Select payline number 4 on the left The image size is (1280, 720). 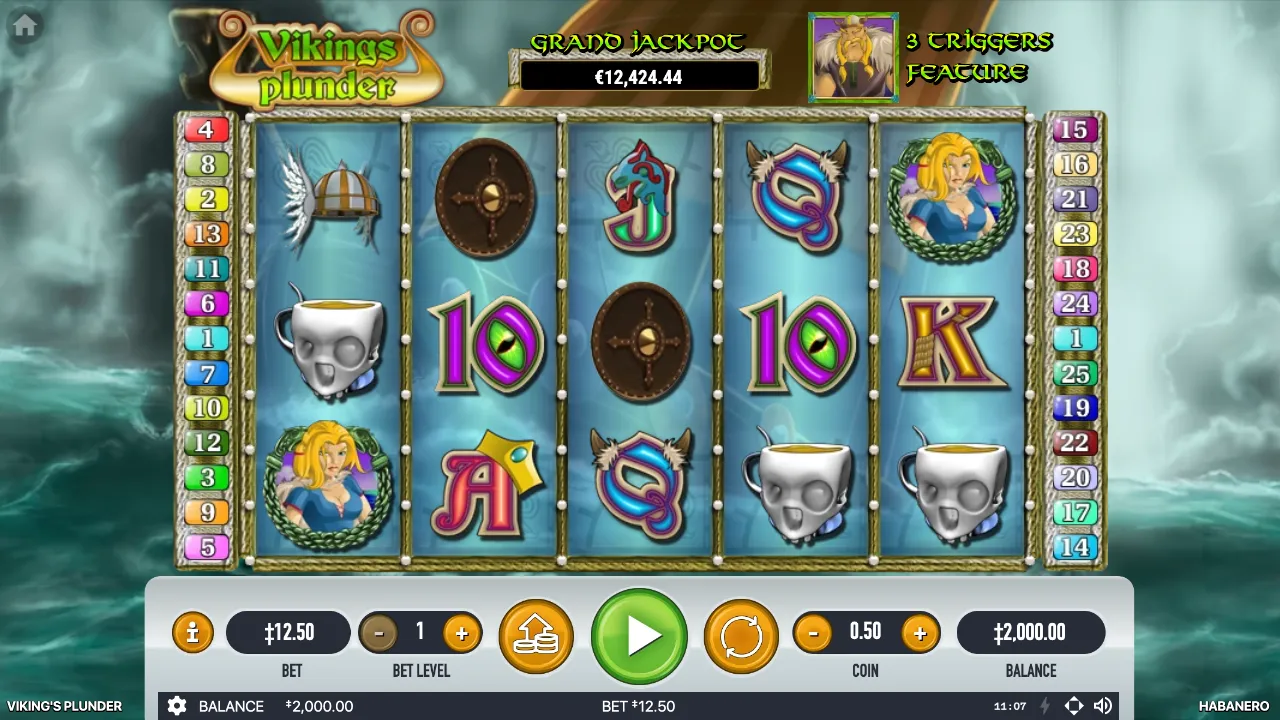[206, 129]
